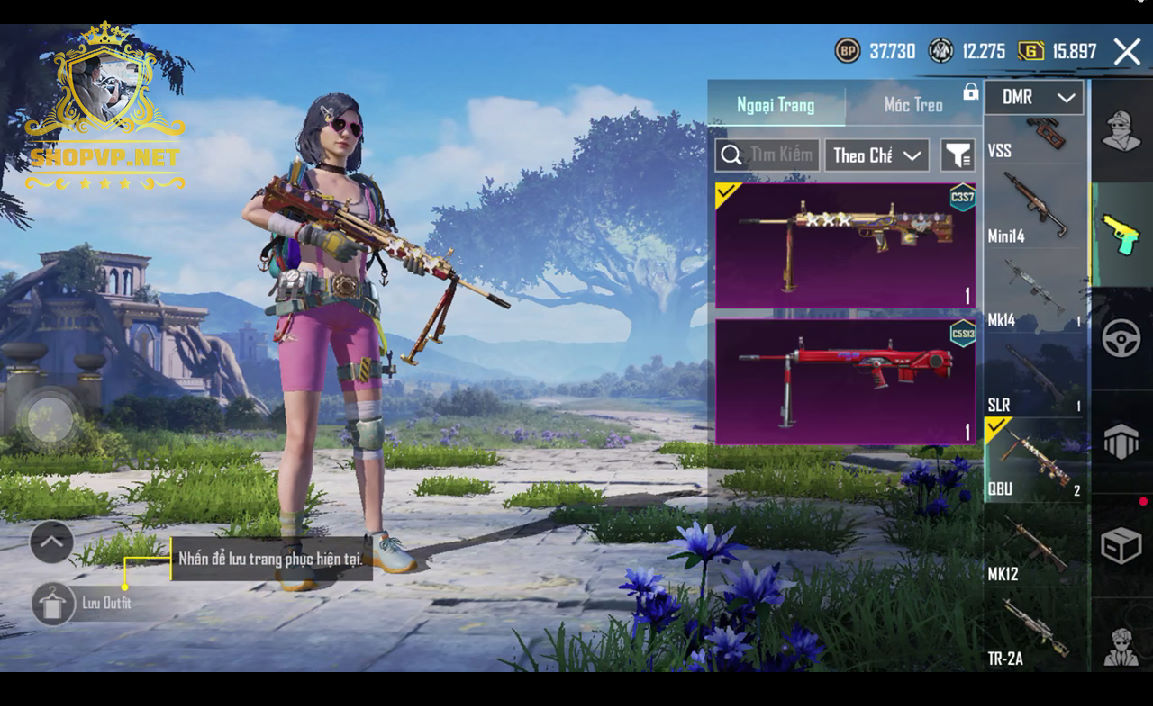
Task: Open the MK12 weapon entry
Action: click(1035, 547)
